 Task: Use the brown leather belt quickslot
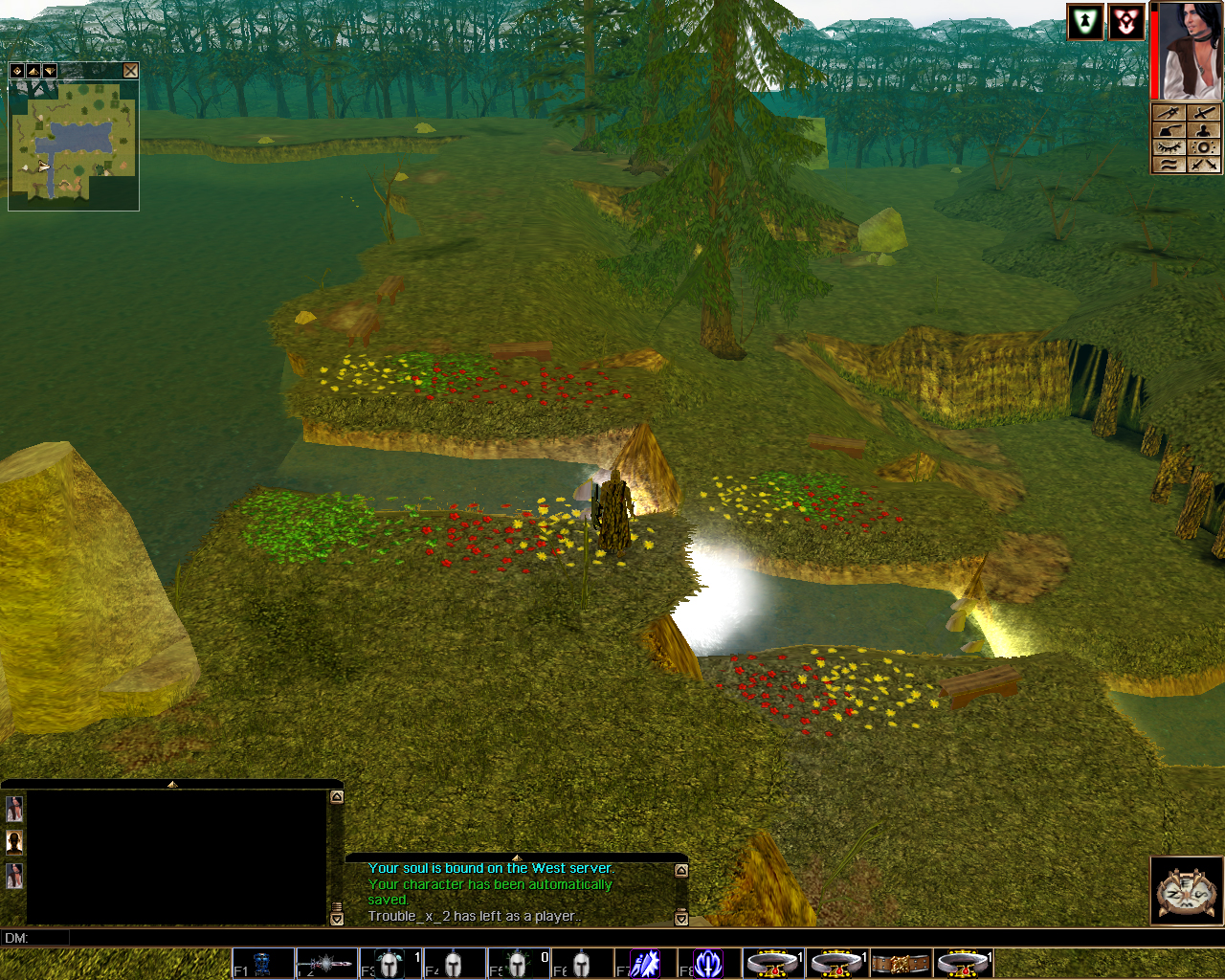click(x=901, y=963)
